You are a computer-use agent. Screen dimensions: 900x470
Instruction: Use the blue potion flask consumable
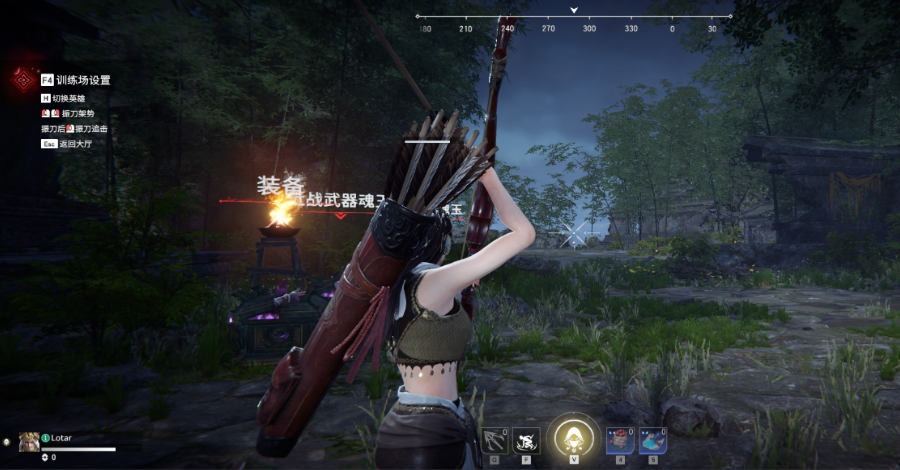653,440
